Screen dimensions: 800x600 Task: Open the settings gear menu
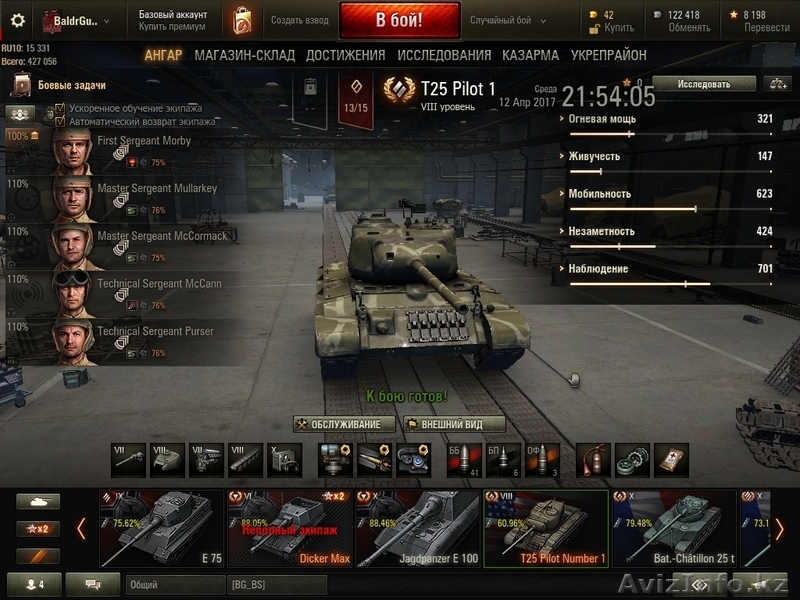point(17,20)
